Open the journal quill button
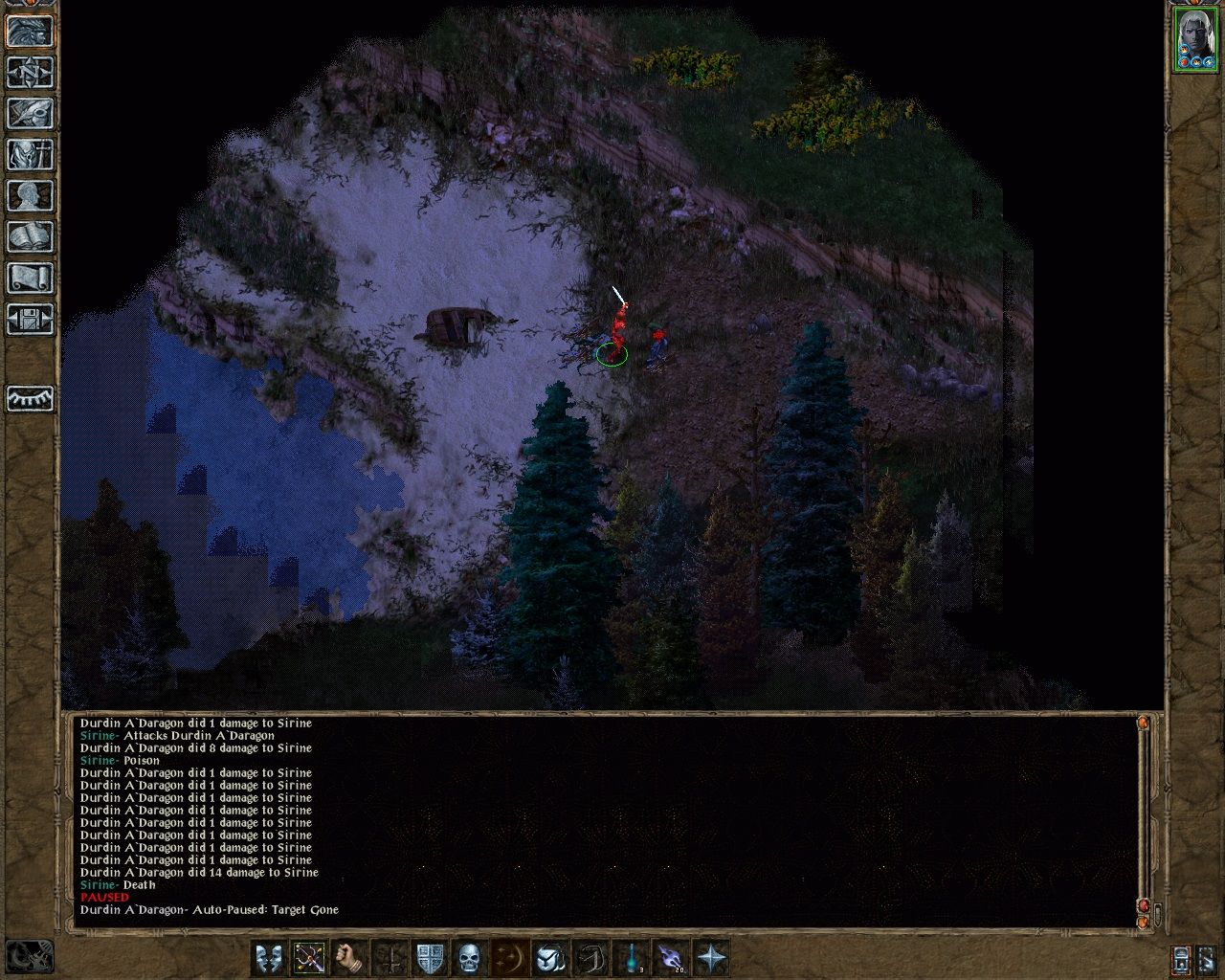The width and height of the screenshot is (1225, 980). click(x=30, y=113)
